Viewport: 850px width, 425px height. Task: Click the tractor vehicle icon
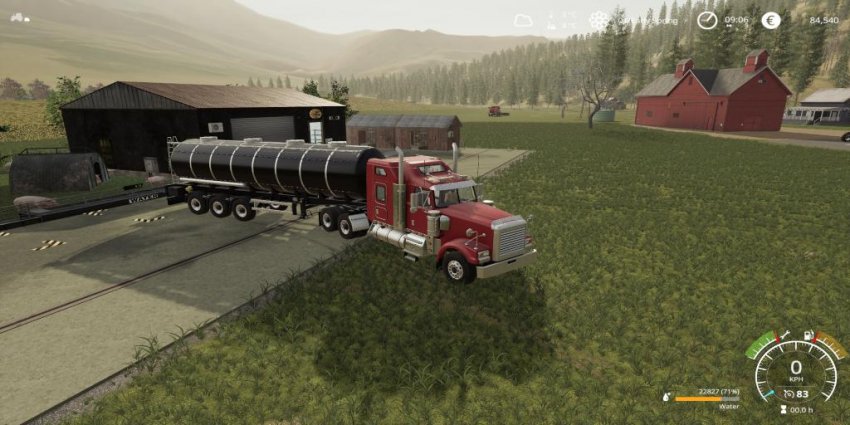tap(20, 17)
